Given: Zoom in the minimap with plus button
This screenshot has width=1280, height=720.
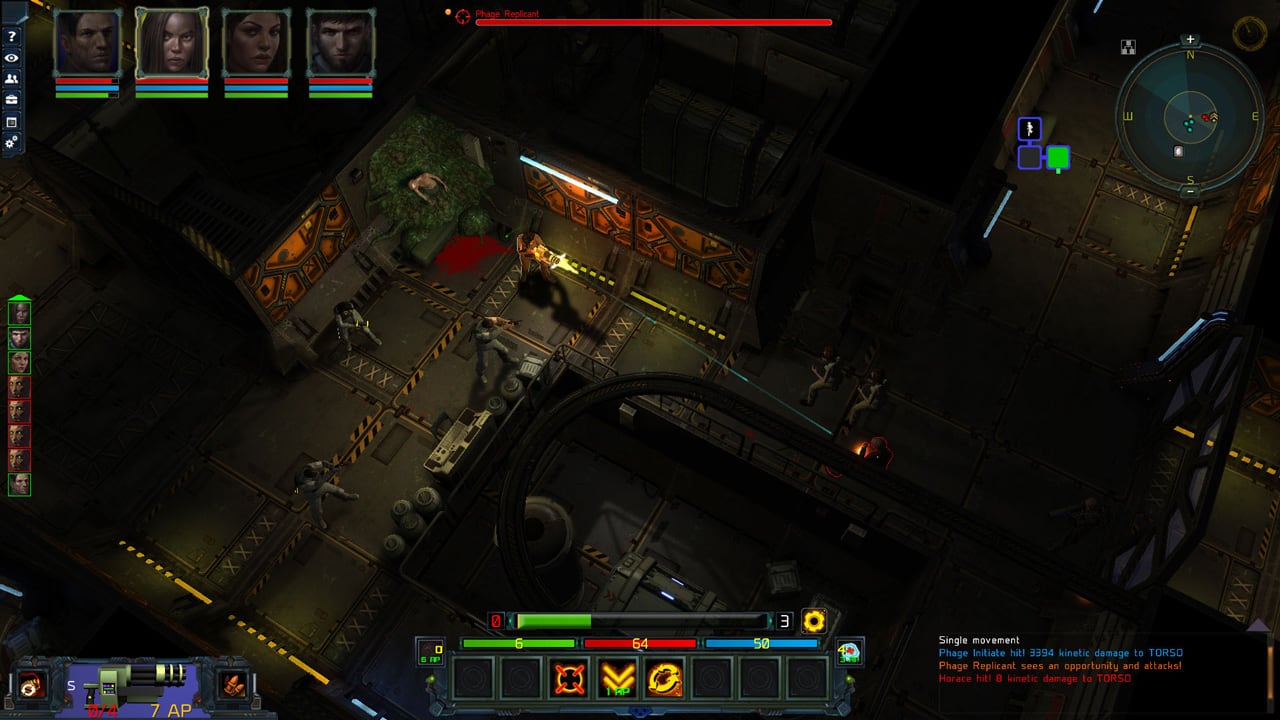Looking at the screenshot, I should point(1190,40).
